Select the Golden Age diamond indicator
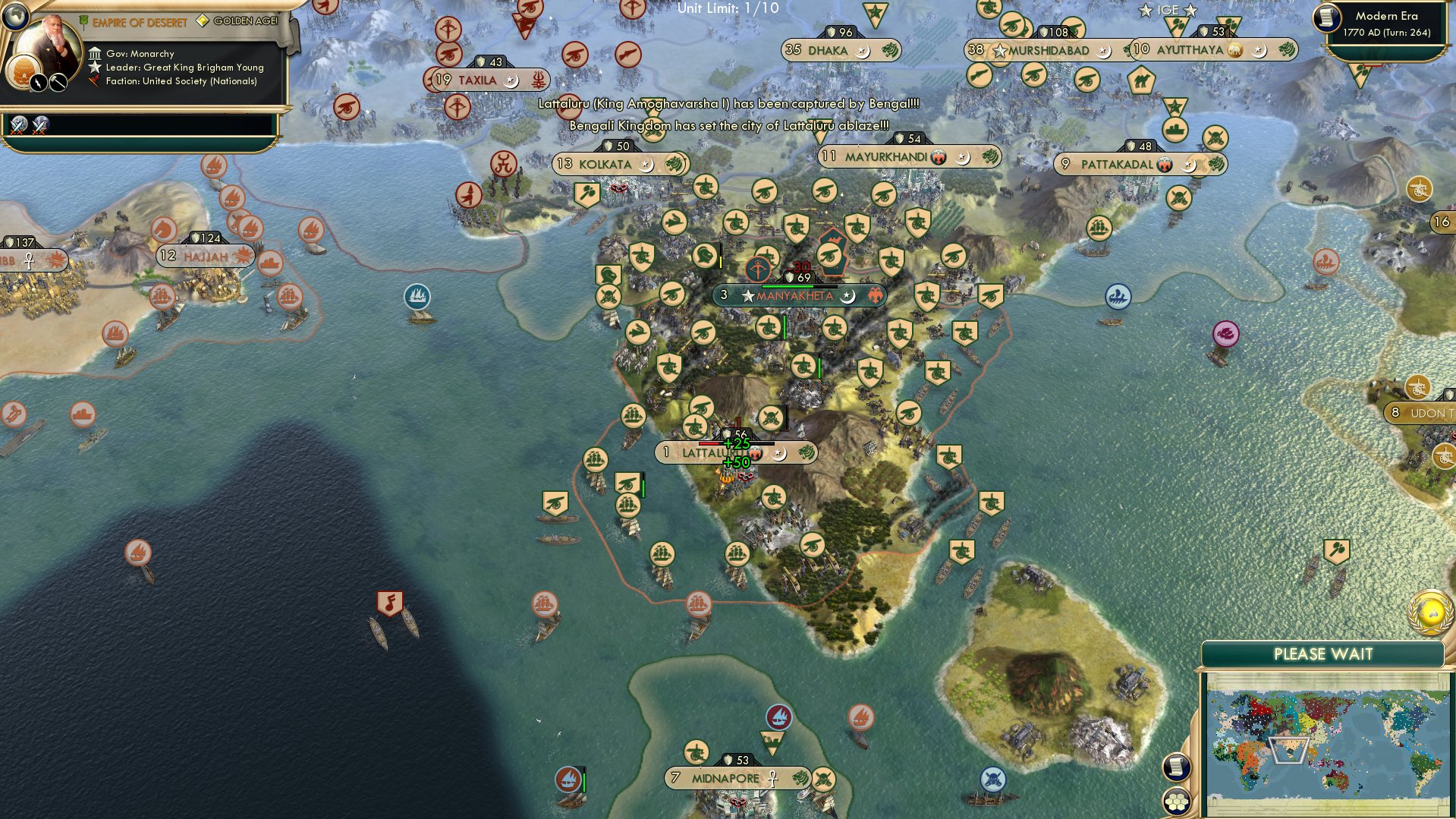The image size is (1456, 819). pos(203,21)
